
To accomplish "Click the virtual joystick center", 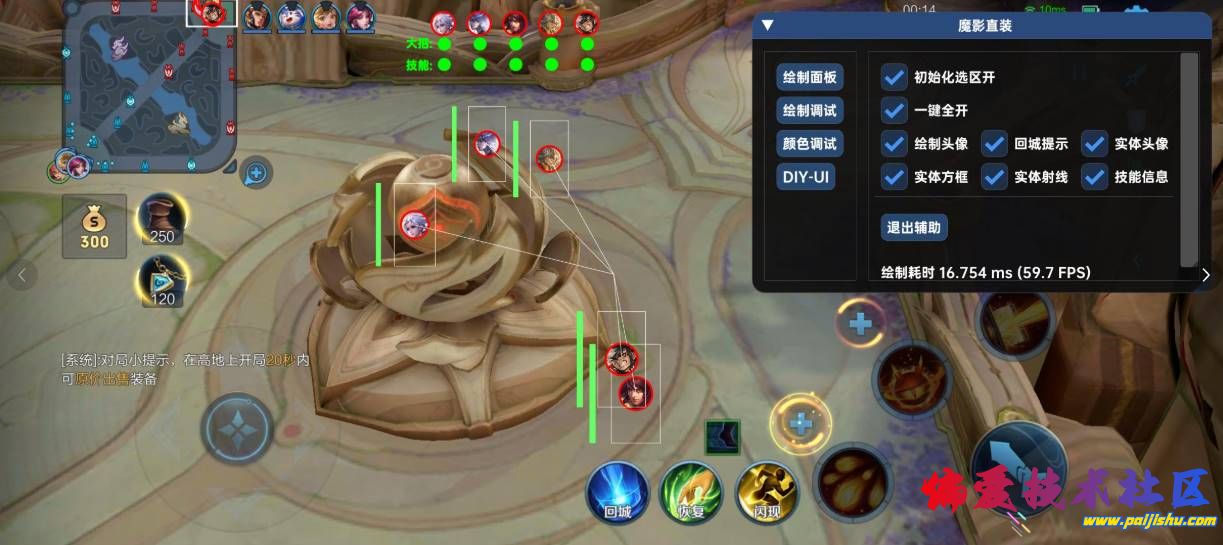I will pos(237,430).
